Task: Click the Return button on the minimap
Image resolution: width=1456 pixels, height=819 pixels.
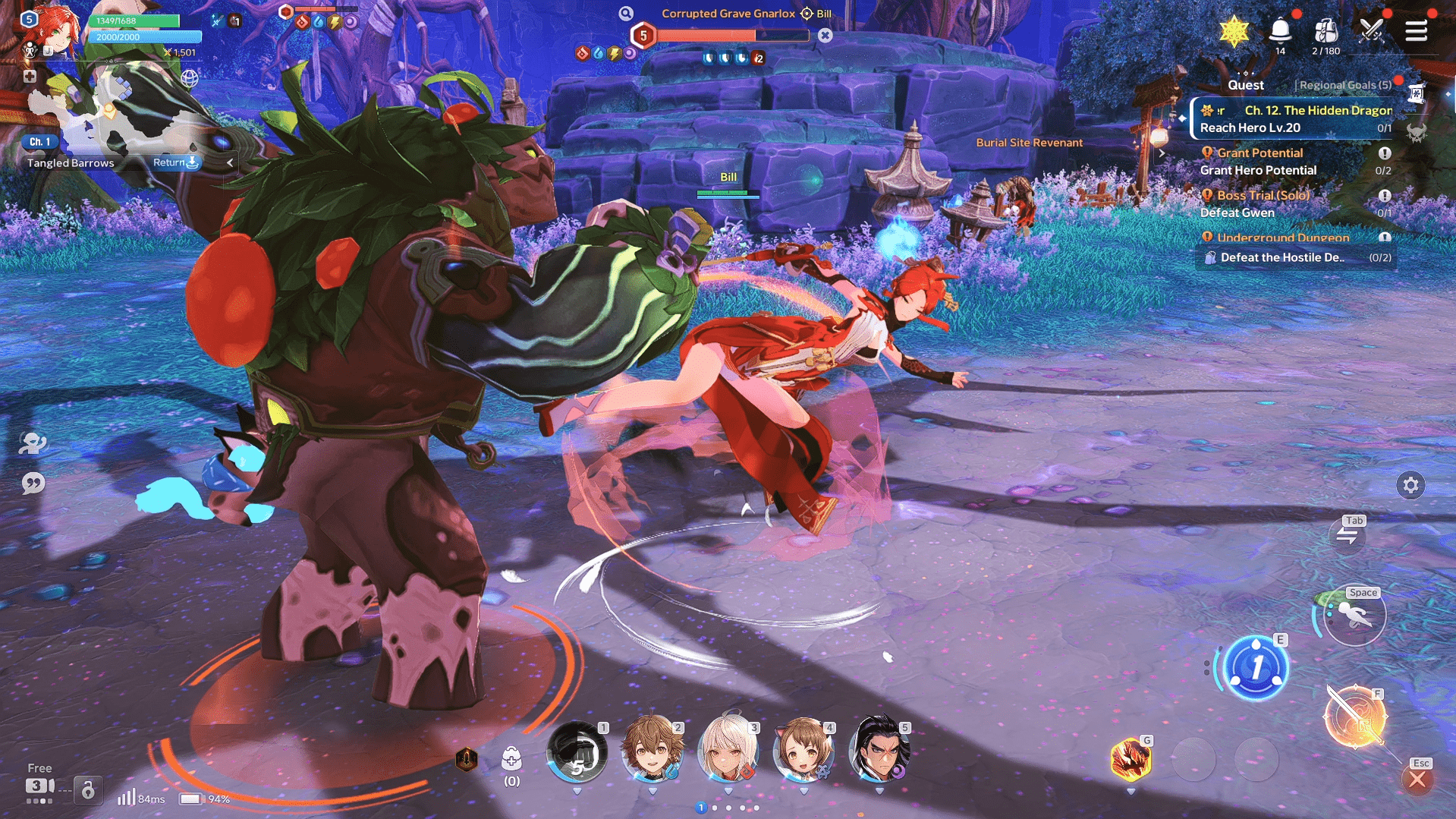Action: coord(175,162)
